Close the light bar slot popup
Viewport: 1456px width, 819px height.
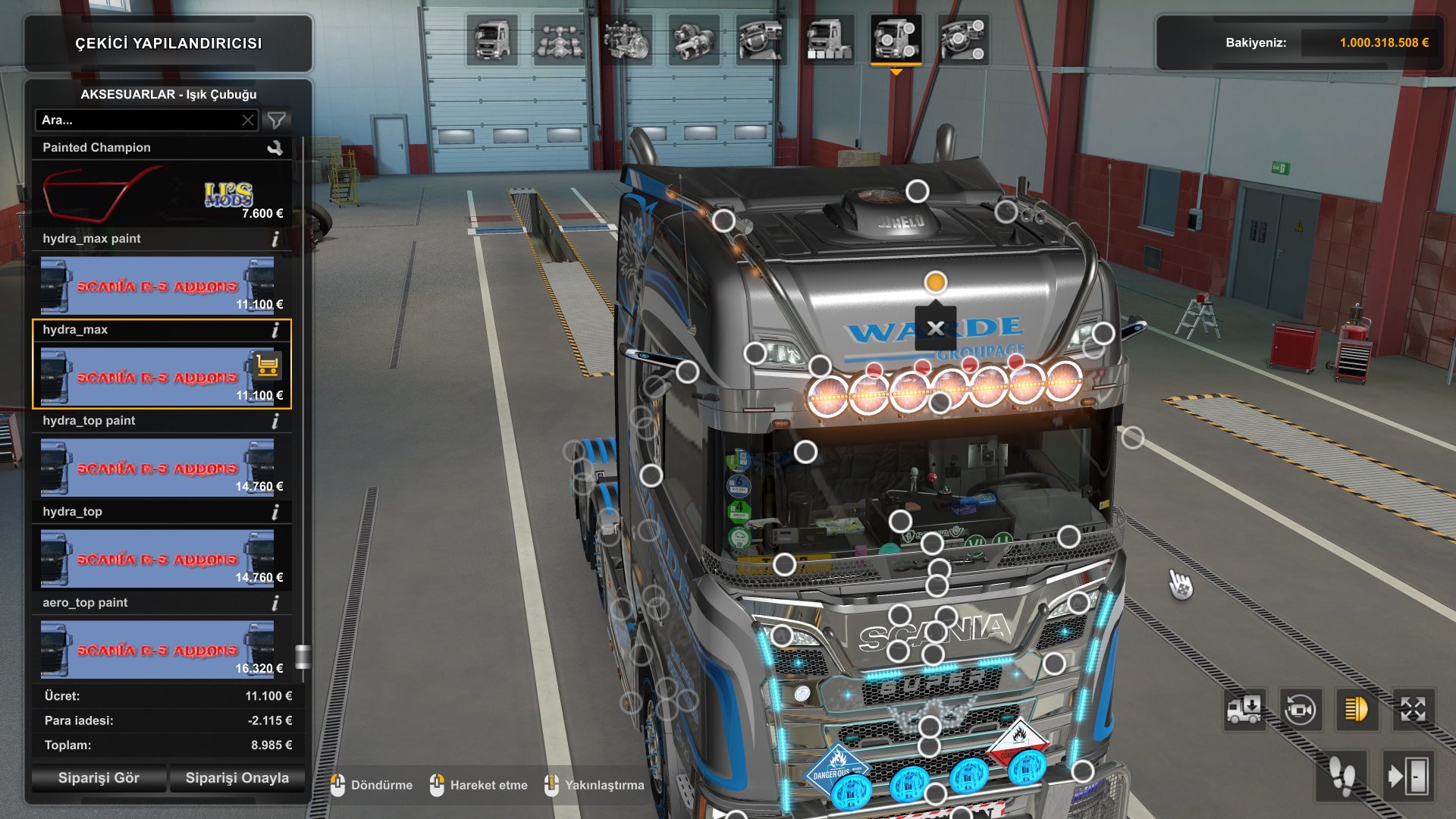tap(935, 328)
